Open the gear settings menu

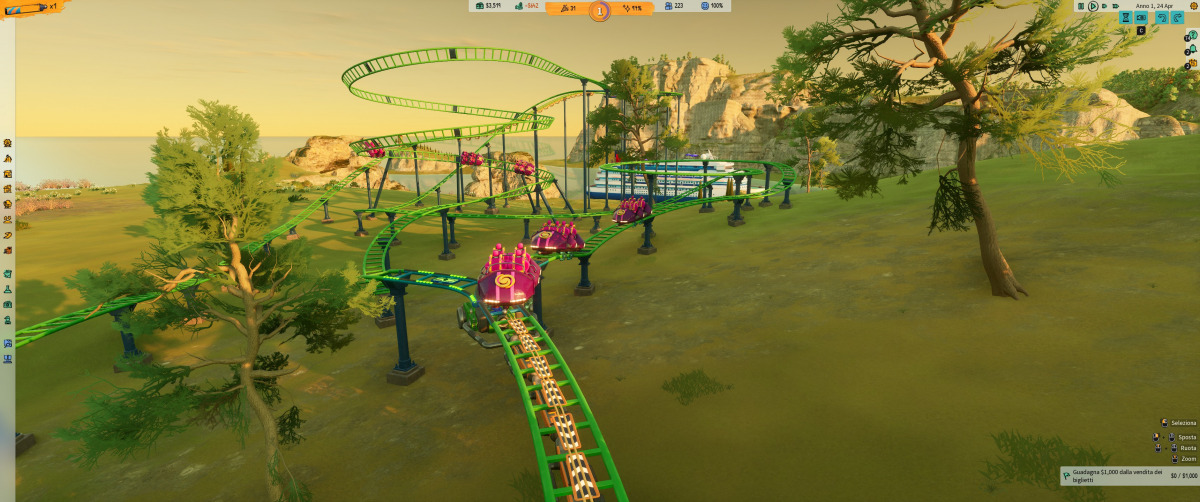pos(1193,6)
